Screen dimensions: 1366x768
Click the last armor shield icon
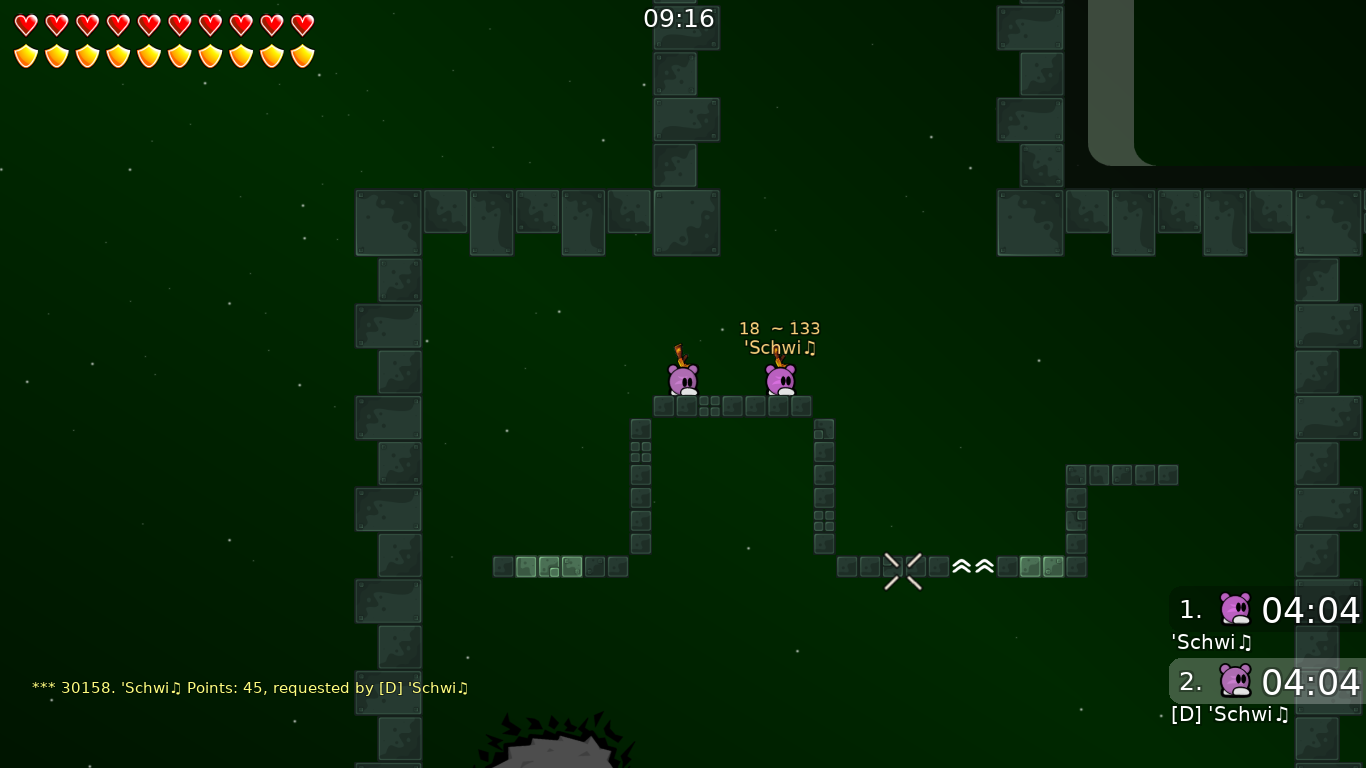(x=302, y=56)
